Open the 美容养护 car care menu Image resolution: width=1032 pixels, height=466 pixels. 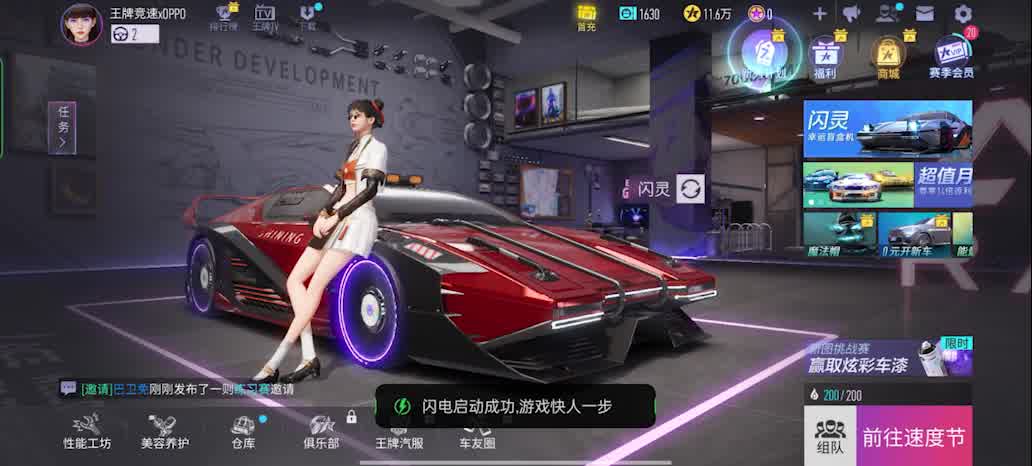pos(165,432)
